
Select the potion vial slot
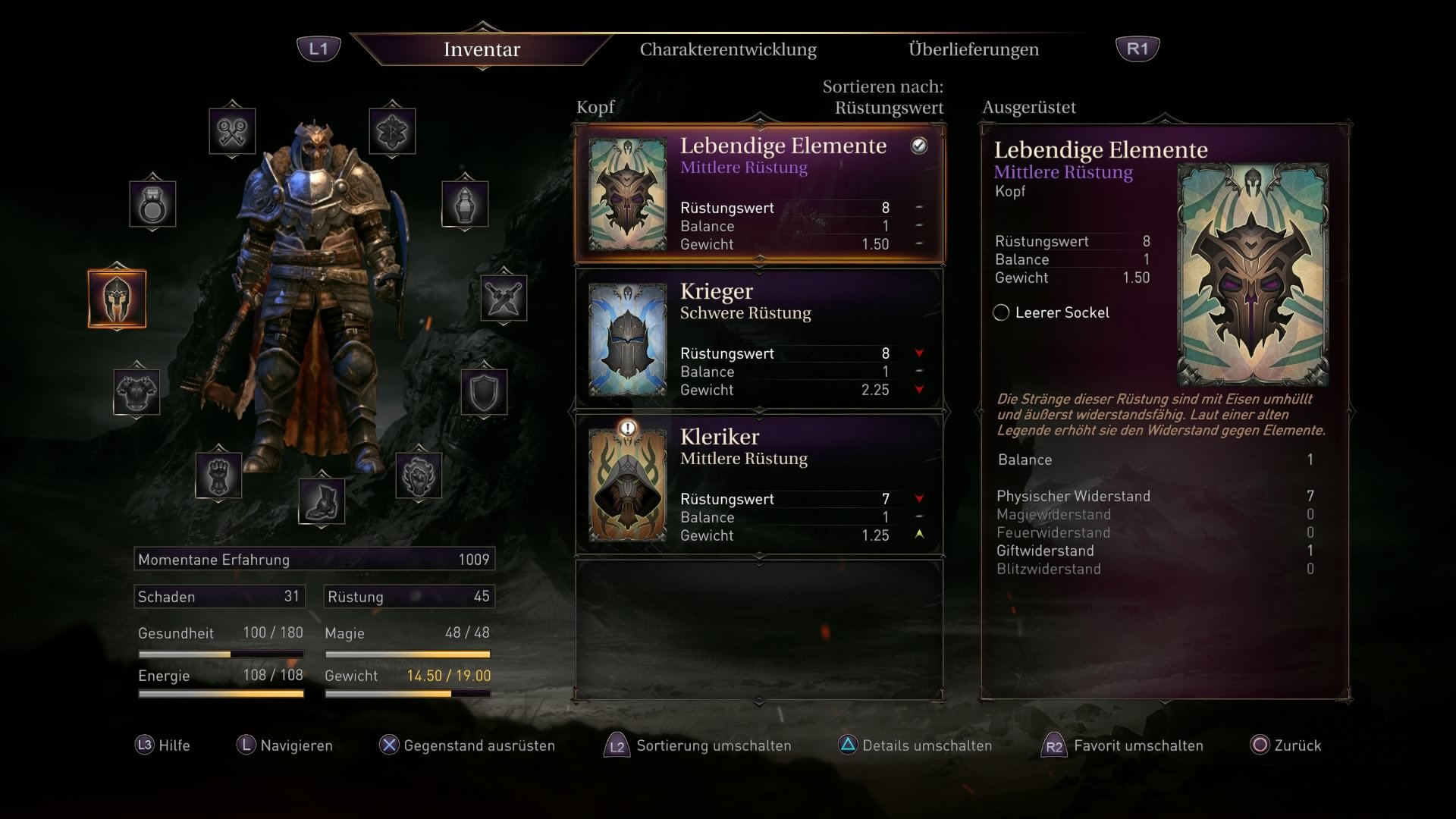click(x=465, y=204)
